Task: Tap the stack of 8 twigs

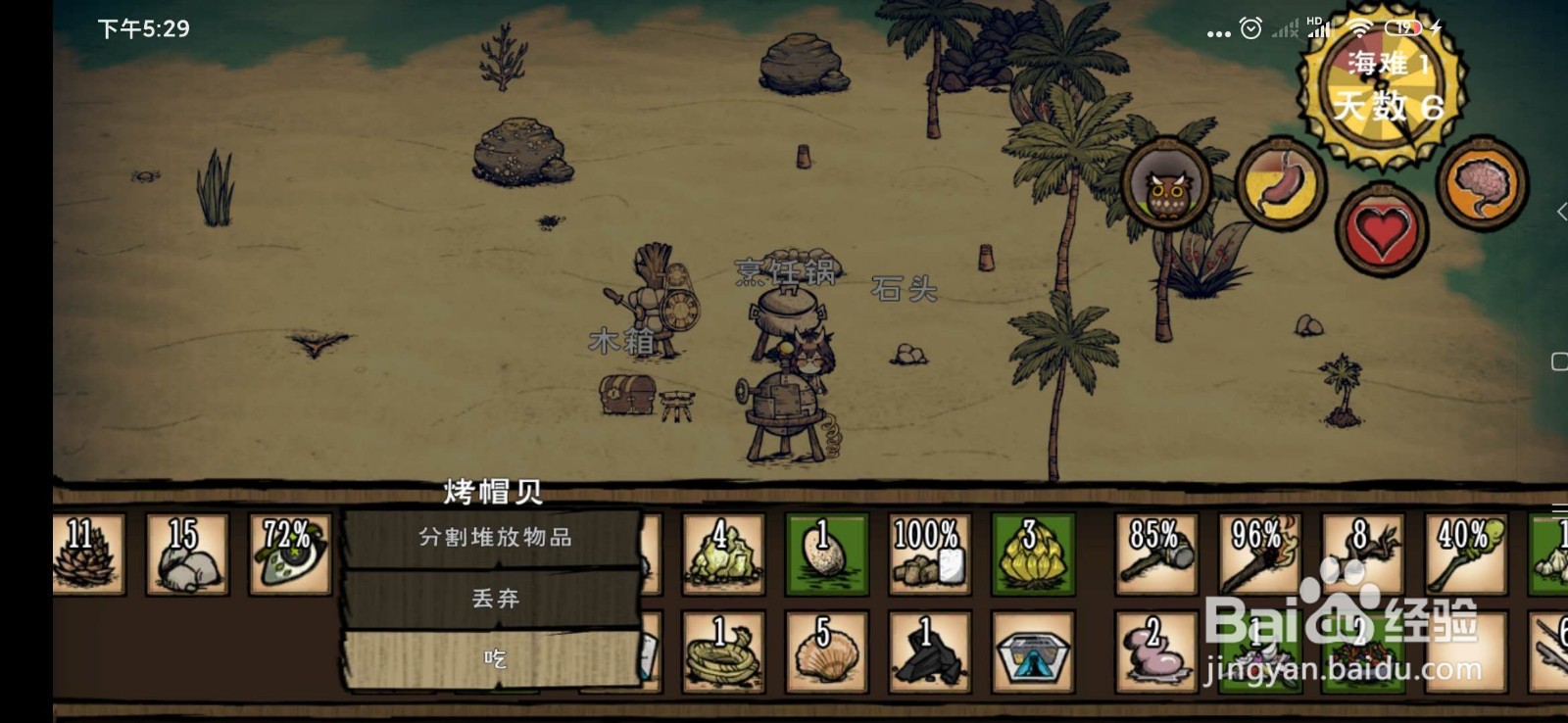Action: (x=1361, y=554)
